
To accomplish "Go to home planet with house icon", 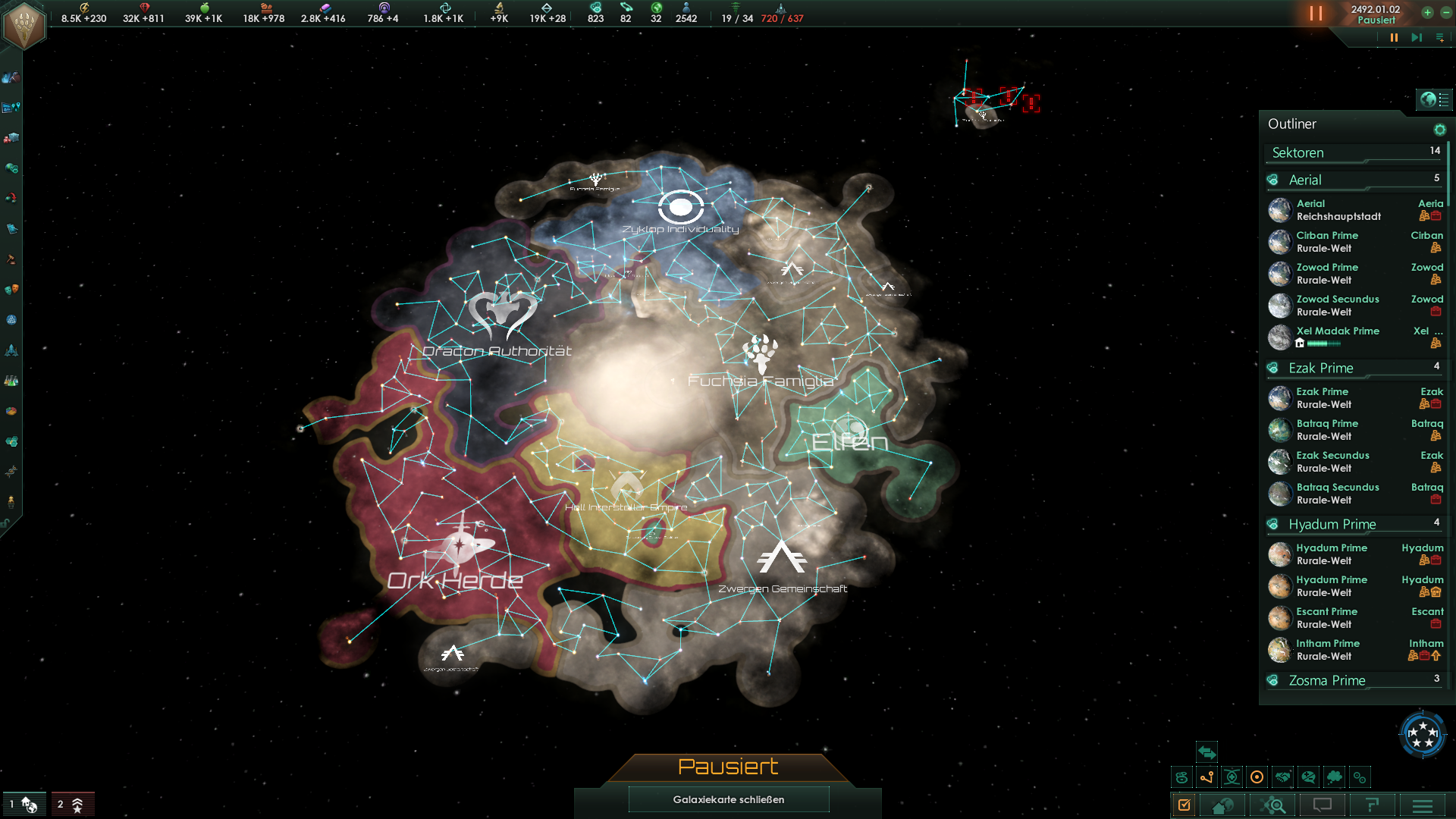I will click(x=1222, y=805).
